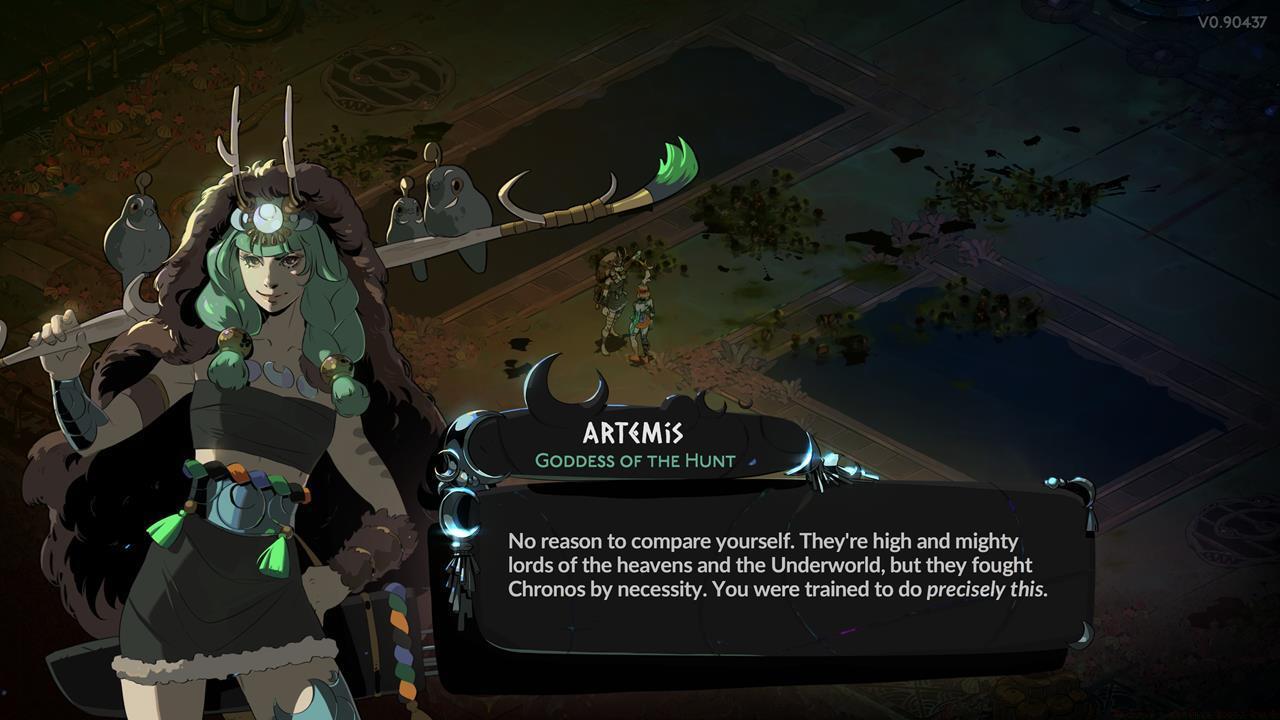Click the Artemis character portrait
The image size is (1280, 720).
(200, 400)
